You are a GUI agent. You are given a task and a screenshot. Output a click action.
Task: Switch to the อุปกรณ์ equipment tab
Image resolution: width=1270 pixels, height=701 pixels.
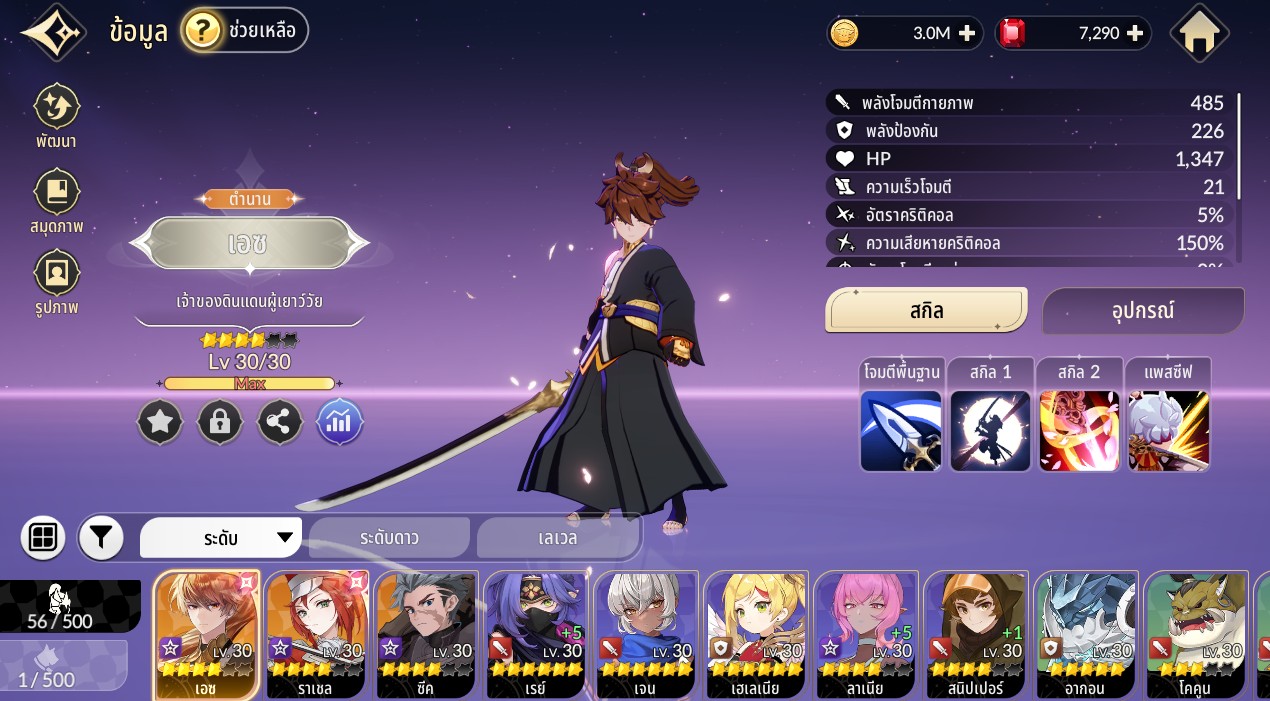point(1143,311)
